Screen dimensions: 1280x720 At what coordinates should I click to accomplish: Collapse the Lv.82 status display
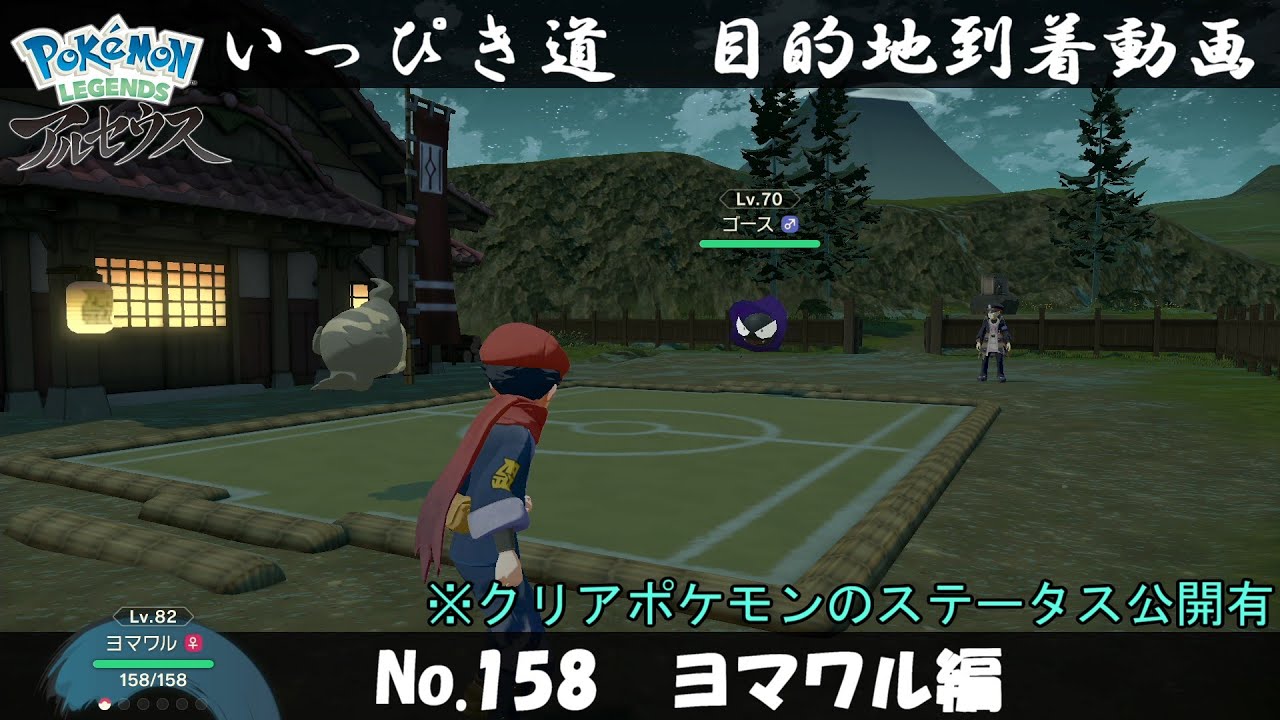point(152,616)
